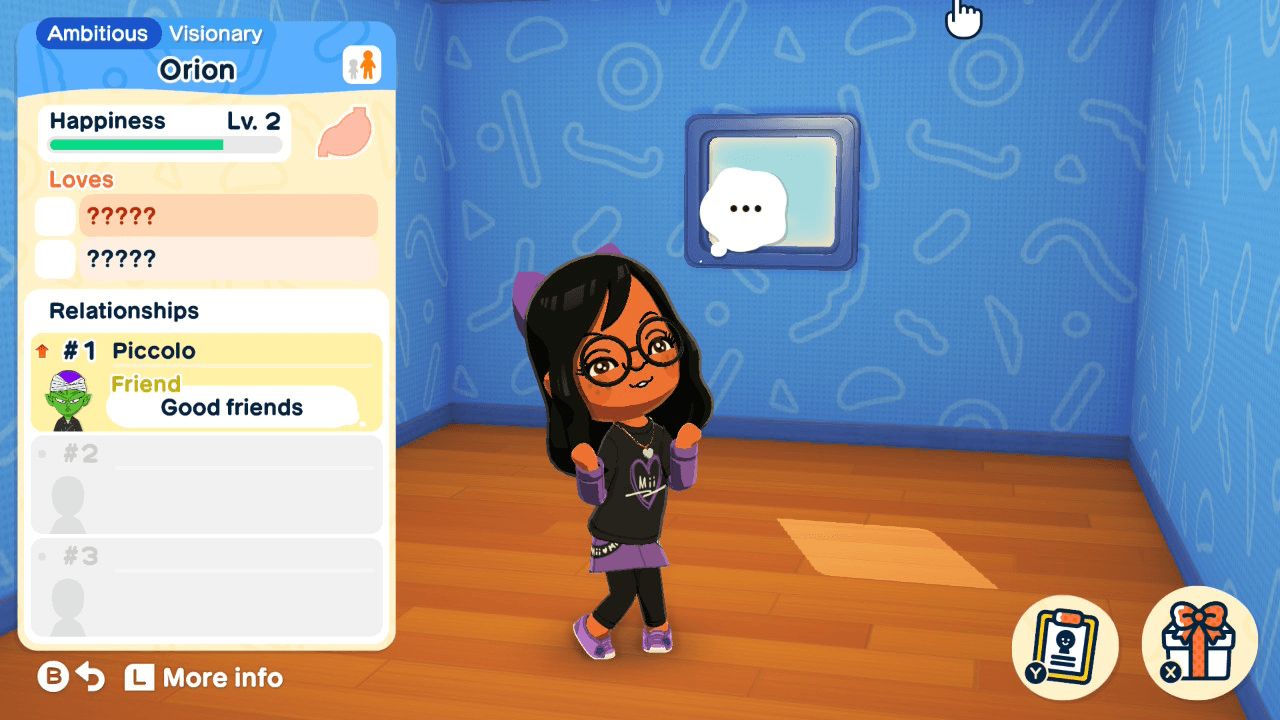Click the green Happiness progress bar
Image resolution: width=1280 pixels, height=720 pixels.
135,144
